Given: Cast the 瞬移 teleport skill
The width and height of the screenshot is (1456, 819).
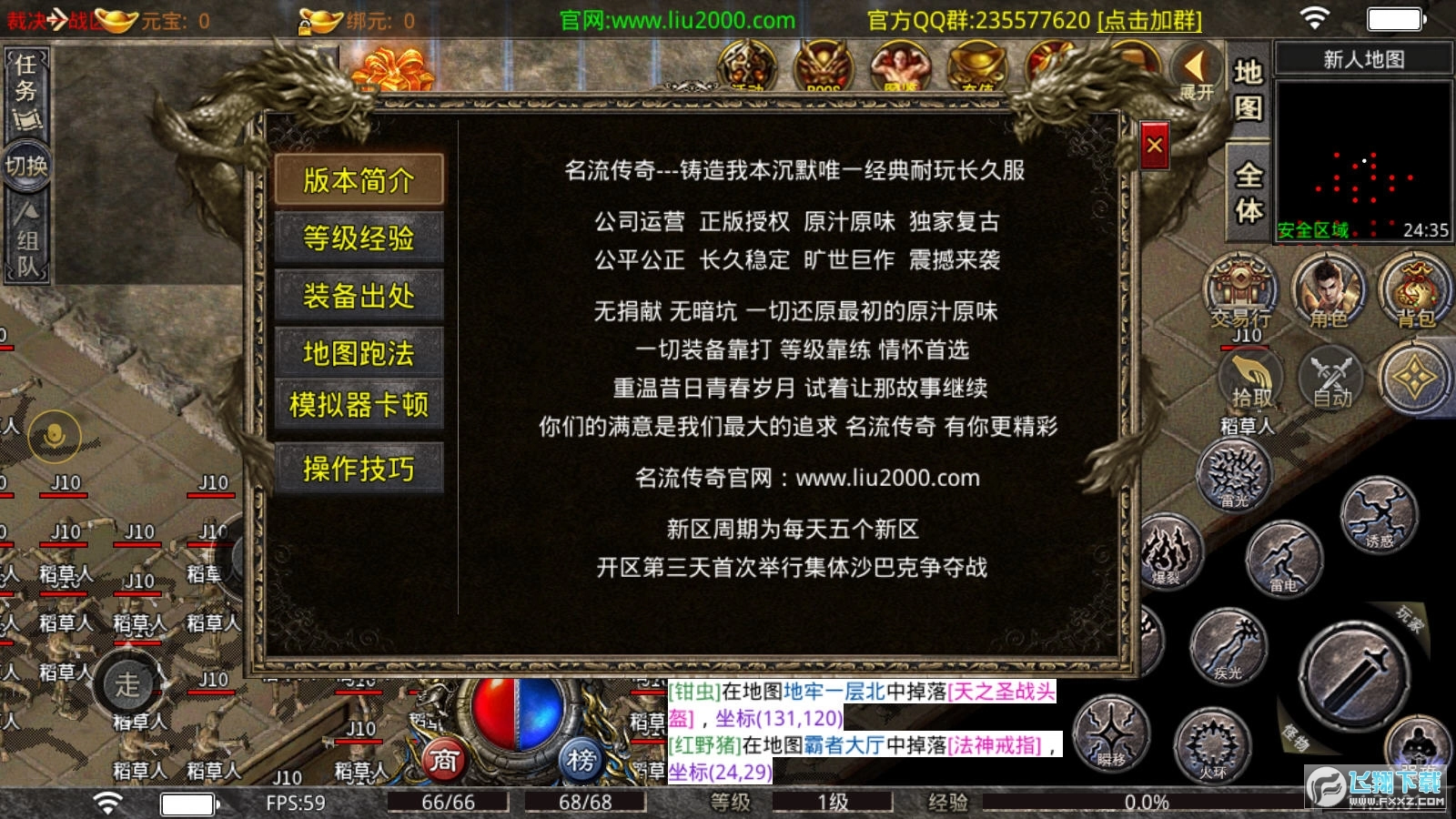Looking at the screenshot, I should pos(1113,735).
